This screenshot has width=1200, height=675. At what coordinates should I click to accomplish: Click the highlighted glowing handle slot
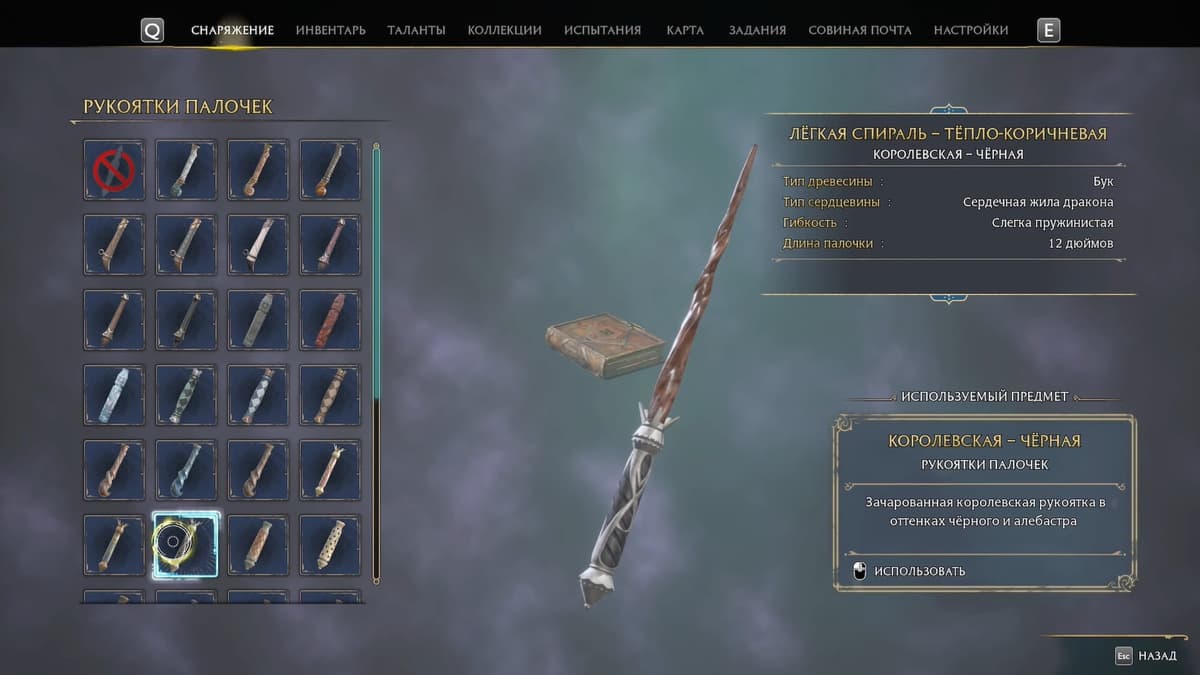[x=186, y=545]
